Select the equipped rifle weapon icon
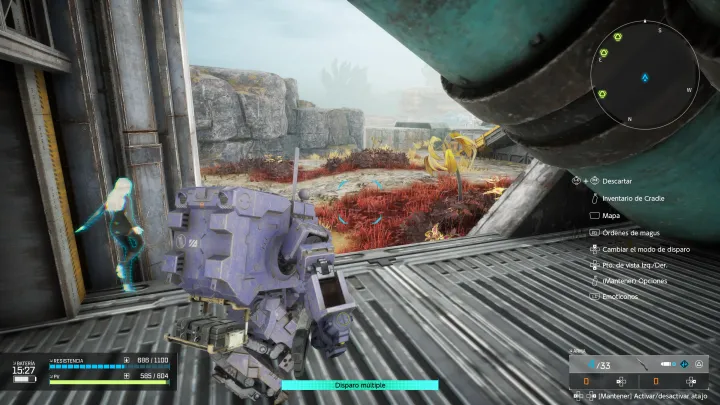720x405 pixels. [640, 365]
